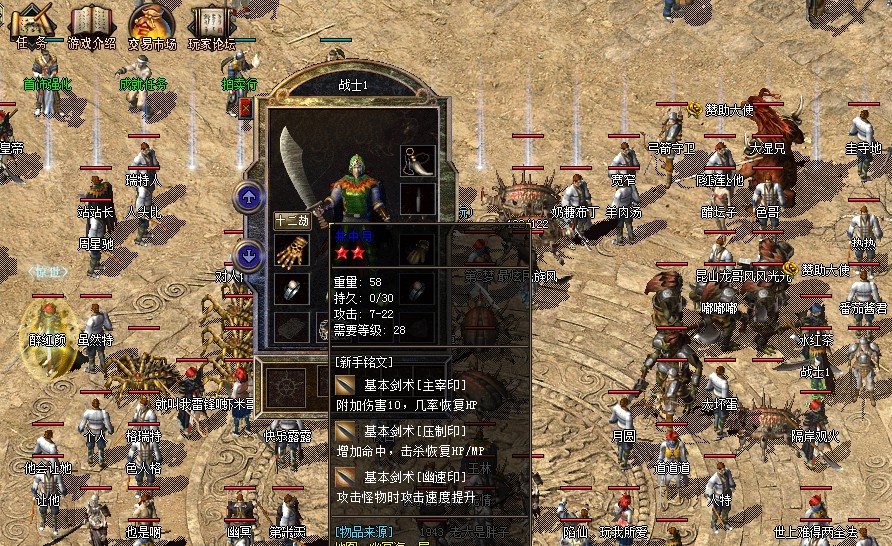The image size is (892, 546).
Task: Close the 战士1 character equipment panel
Action: coord(246,107)
